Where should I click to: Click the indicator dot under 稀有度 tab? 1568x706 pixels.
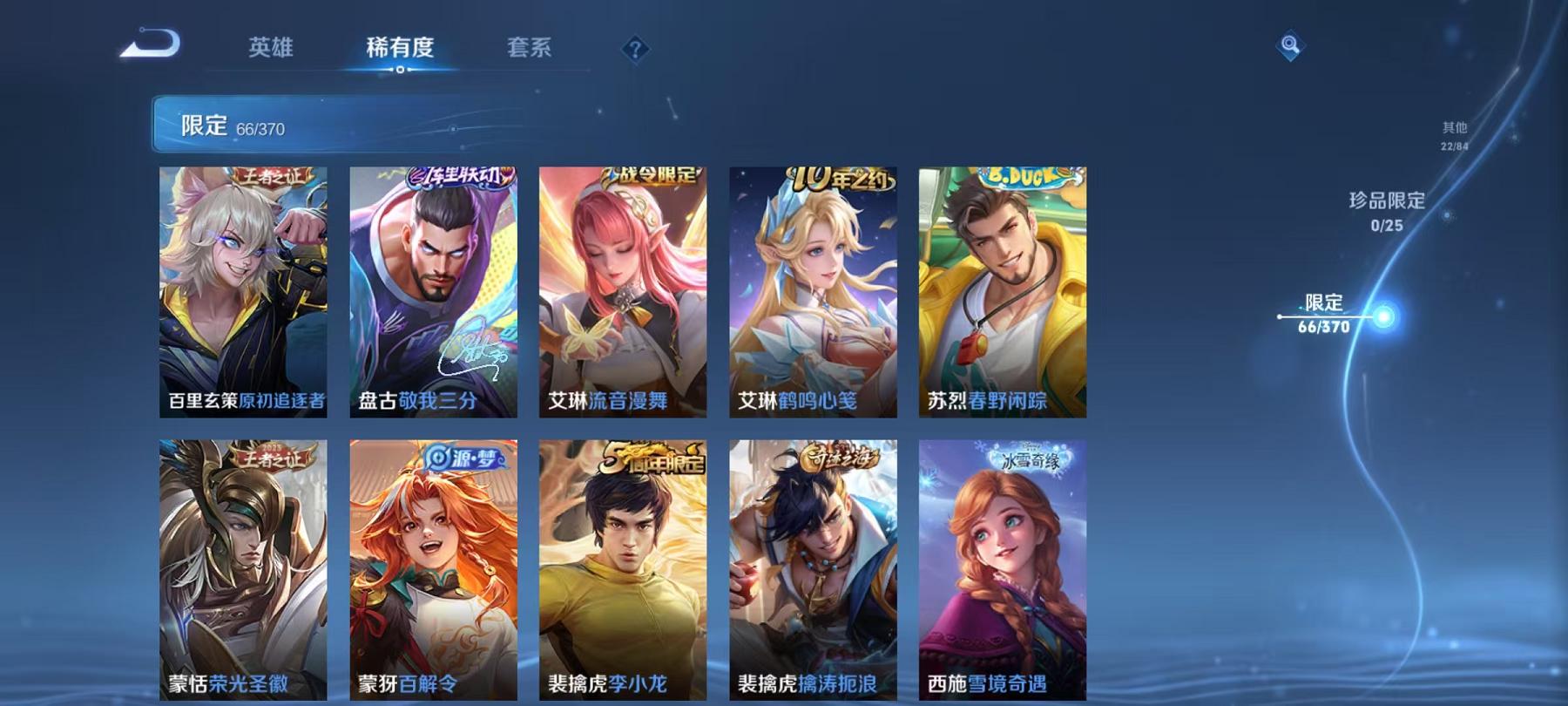[x=401, y=70]
